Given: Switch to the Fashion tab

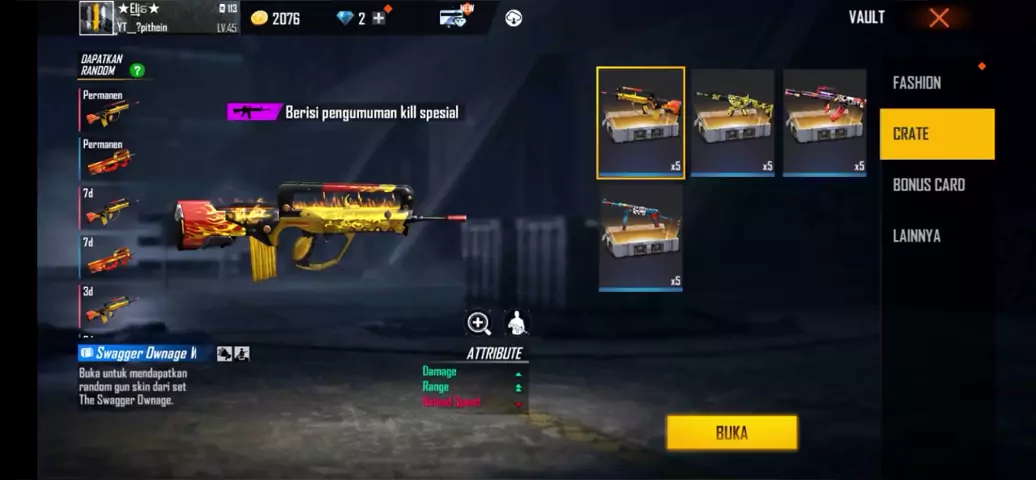Looking at the screenshot, I should [x=916, y=83].
